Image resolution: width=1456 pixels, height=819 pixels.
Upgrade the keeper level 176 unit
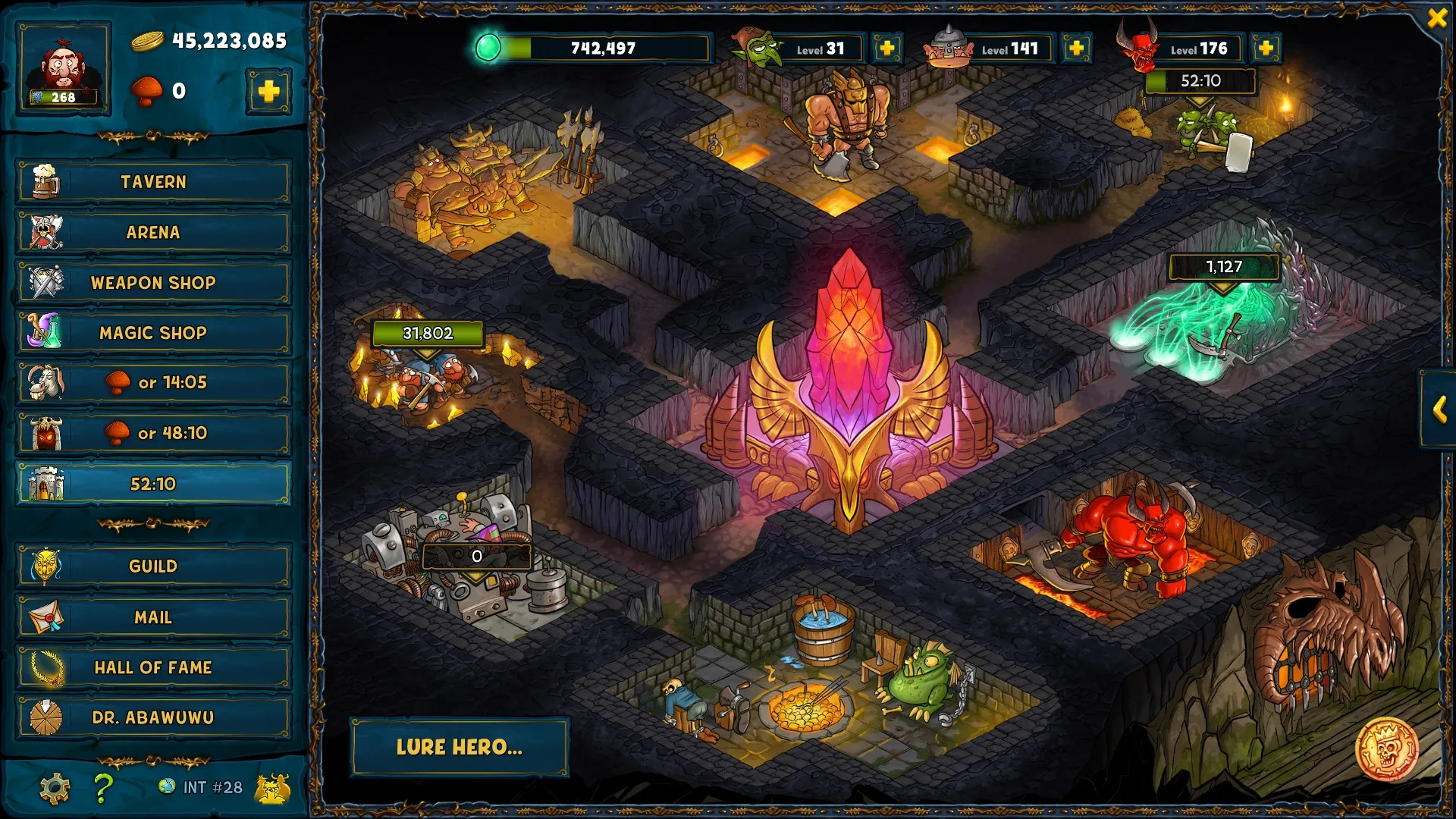click(x=1265, y=49)
